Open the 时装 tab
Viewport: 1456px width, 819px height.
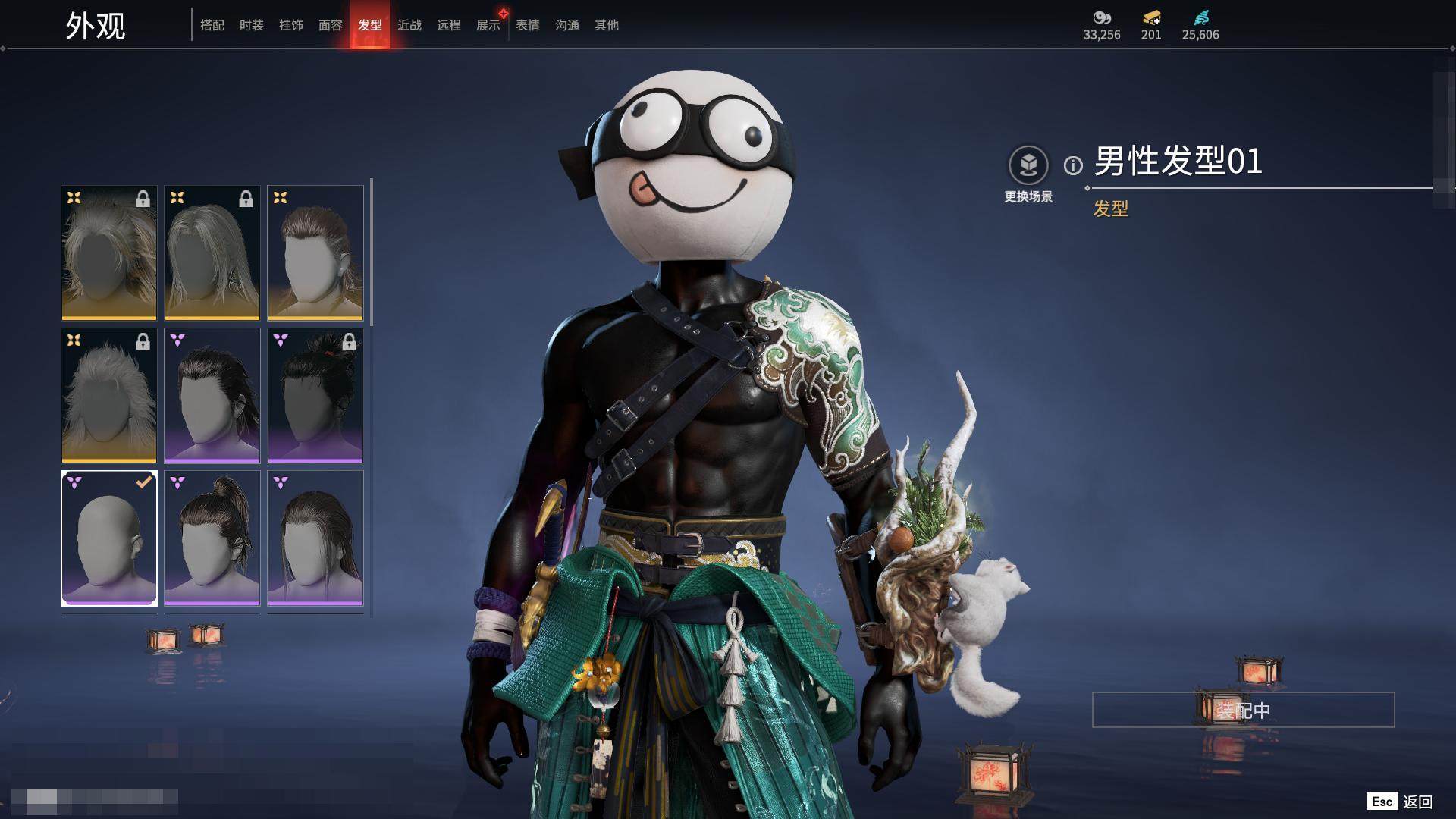click(252, 25)
